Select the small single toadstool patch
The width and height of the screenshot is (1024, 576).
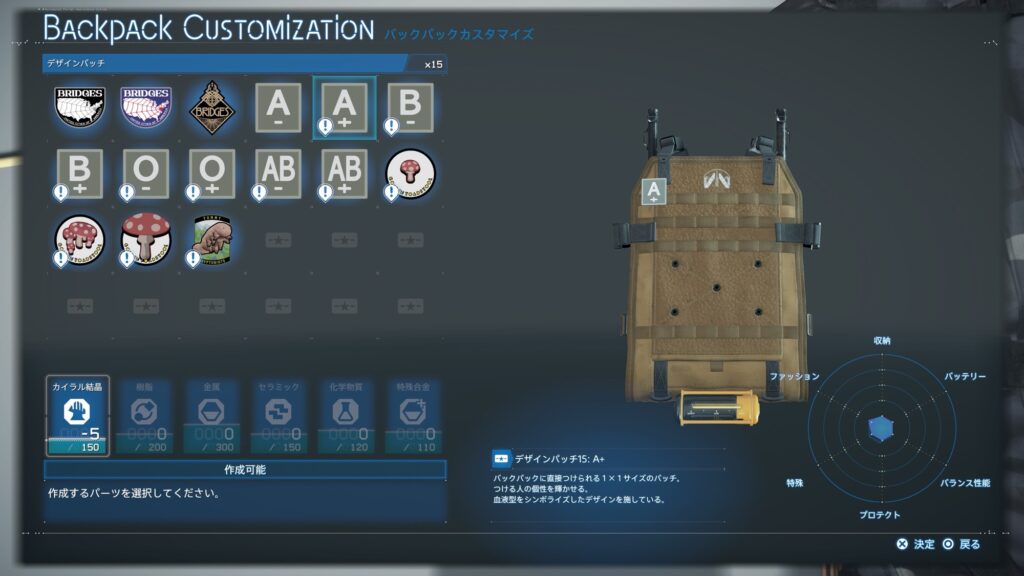pyautogui.click(x=410, y=174)
